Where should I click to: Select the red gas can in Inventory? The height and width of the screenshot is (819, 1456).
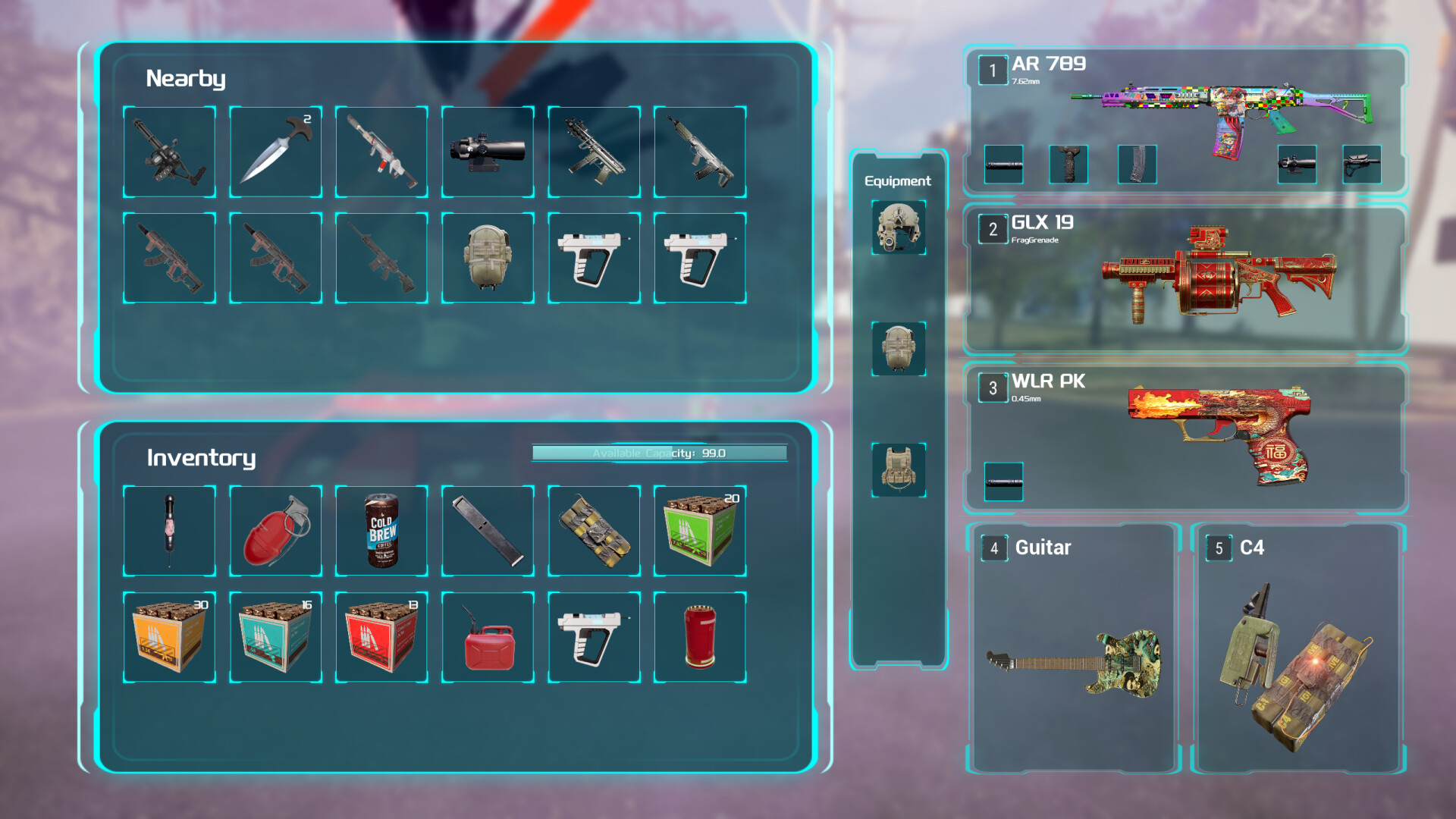487,635
